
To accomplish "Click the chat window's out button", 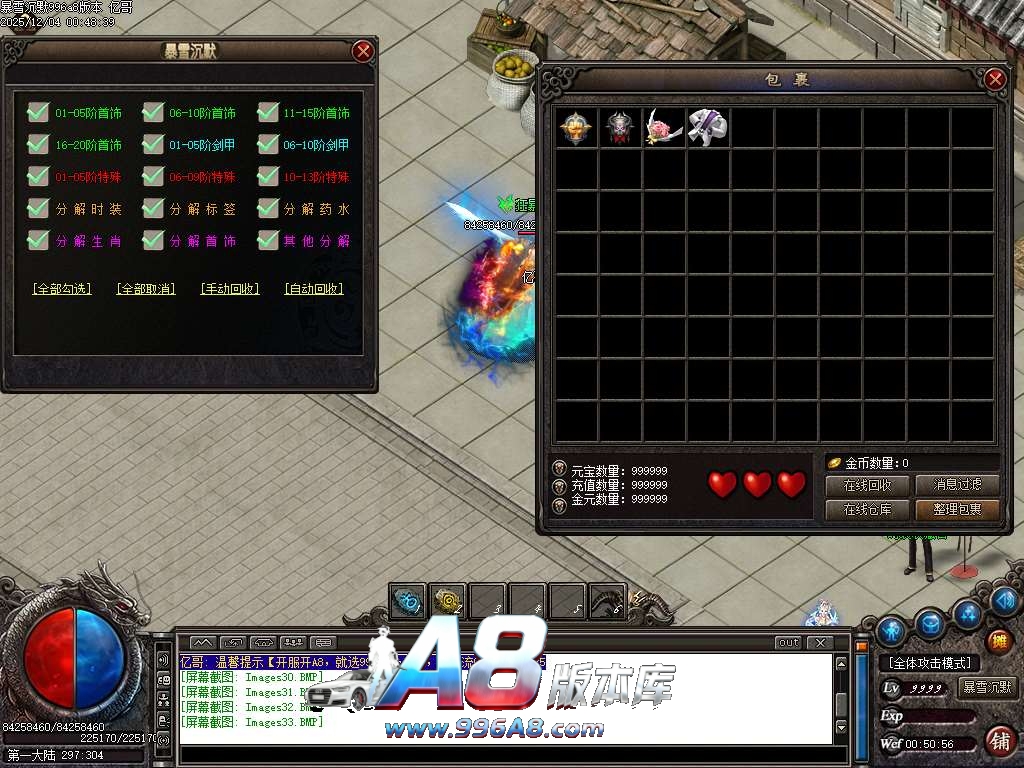I will click(x=788, y=642).
